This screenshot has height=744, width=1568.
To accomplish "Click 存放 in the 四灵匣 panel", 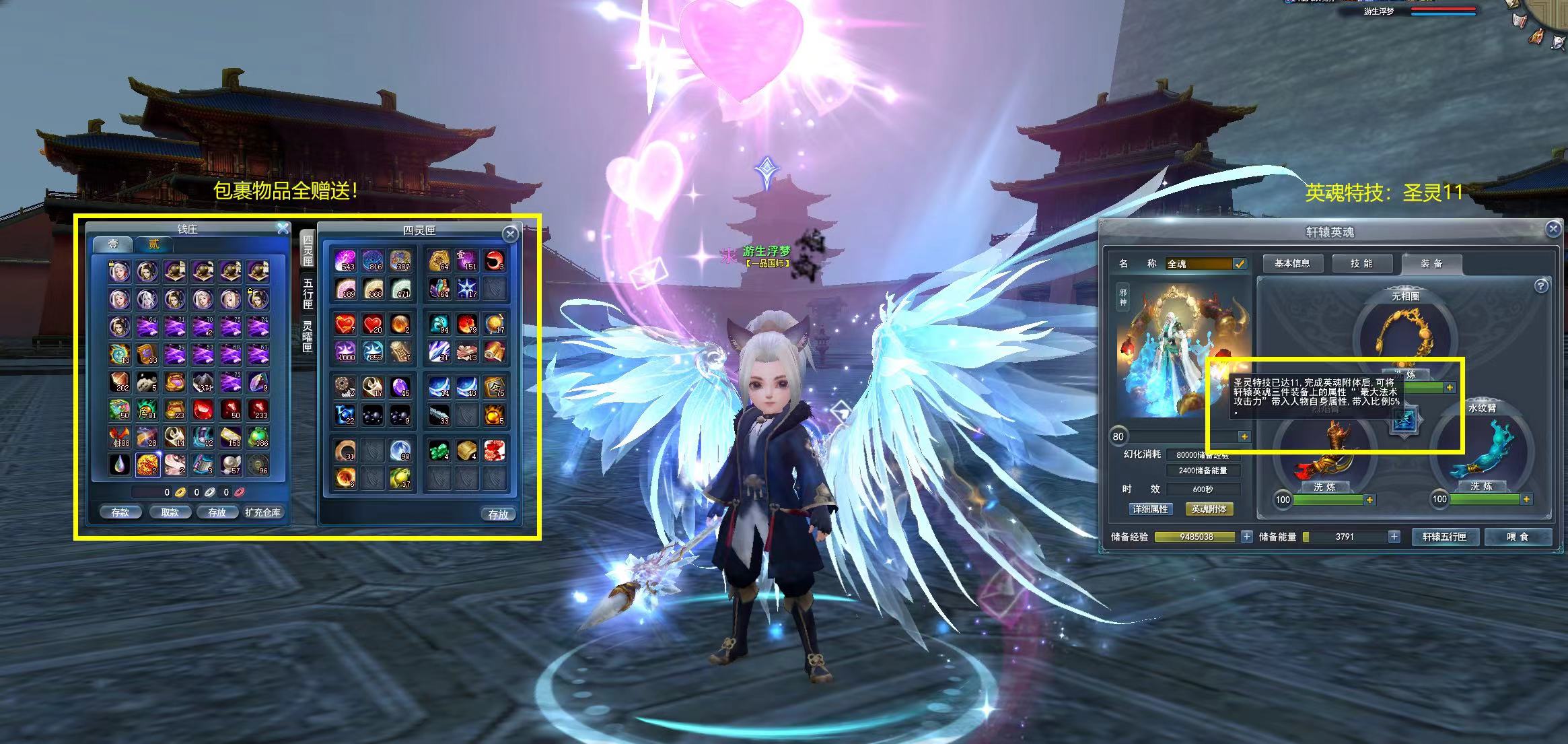I will [x=498, y=514].
